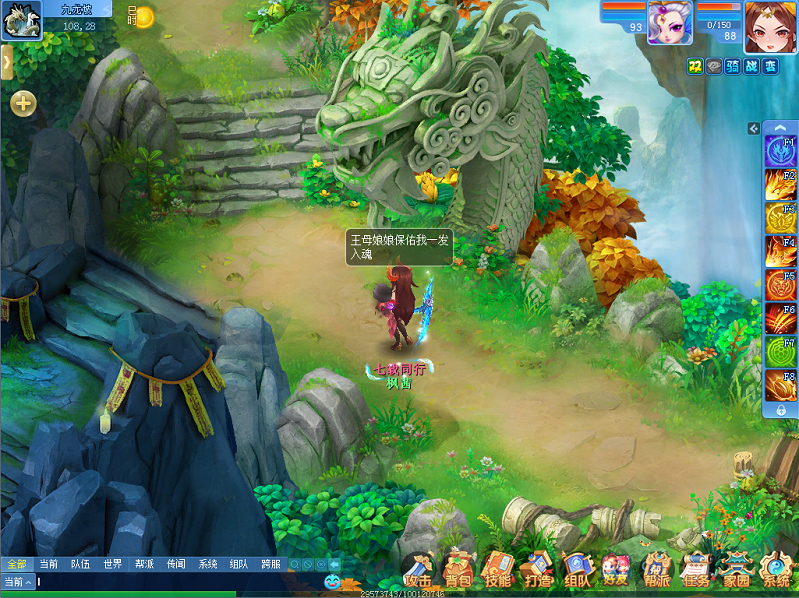Viewport: 799px width, 598px height.
Task: Open the 技能 skills menu
Action: pos(498,569)
